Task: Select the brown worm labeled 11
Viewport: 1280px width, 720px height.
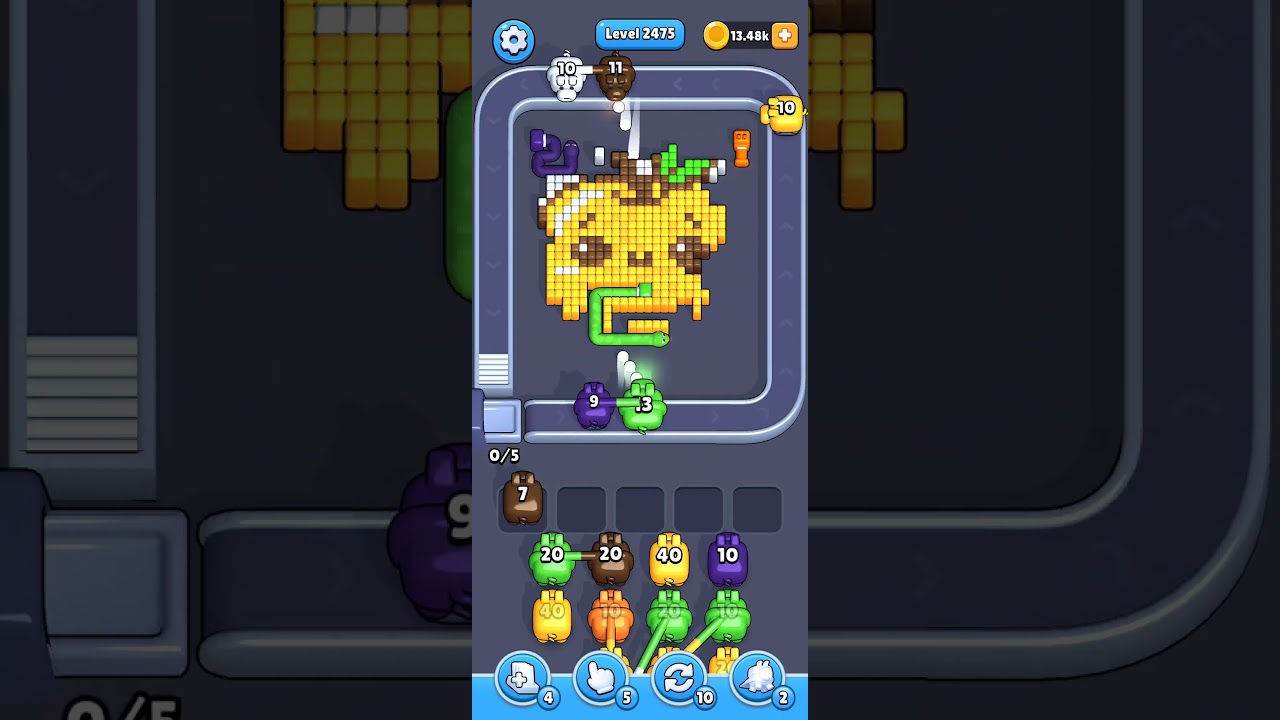Action: (614, 80)
